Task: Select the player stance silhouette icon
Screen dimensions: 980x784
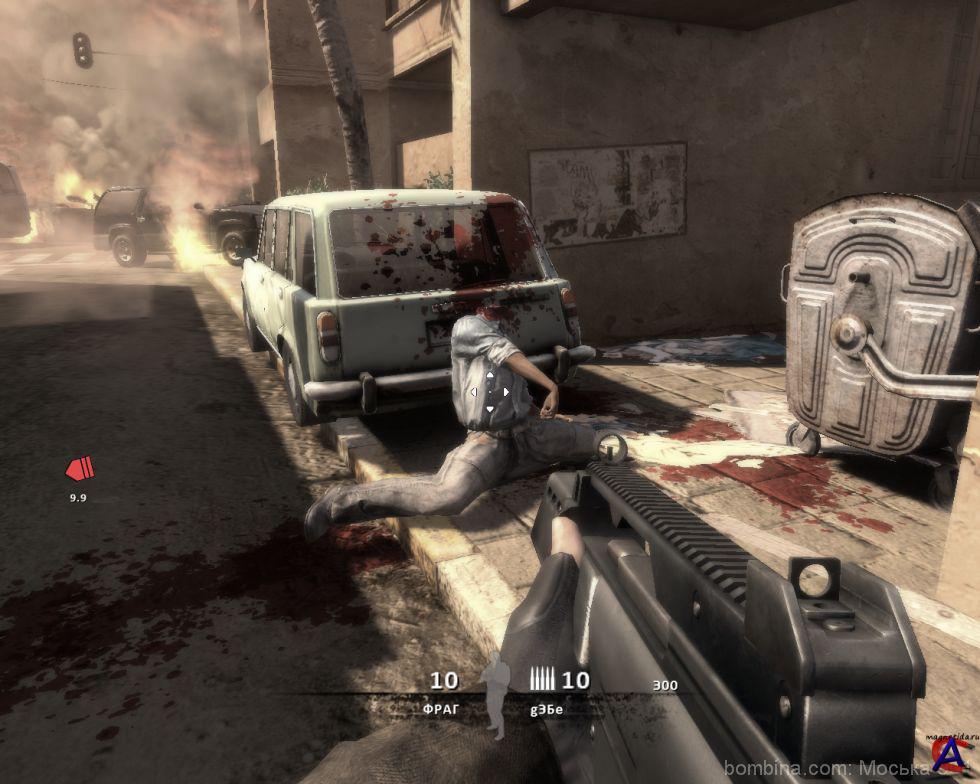Action: click(x=494, y=693)
